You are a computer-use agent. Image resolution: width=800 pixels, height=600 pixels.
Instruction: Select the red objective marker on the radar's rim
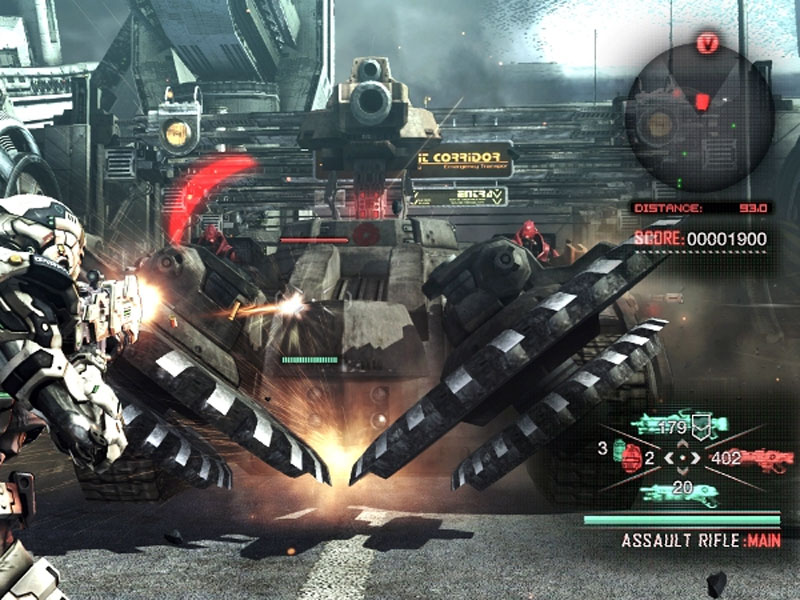pyautogui.click(x=709, y=44)
